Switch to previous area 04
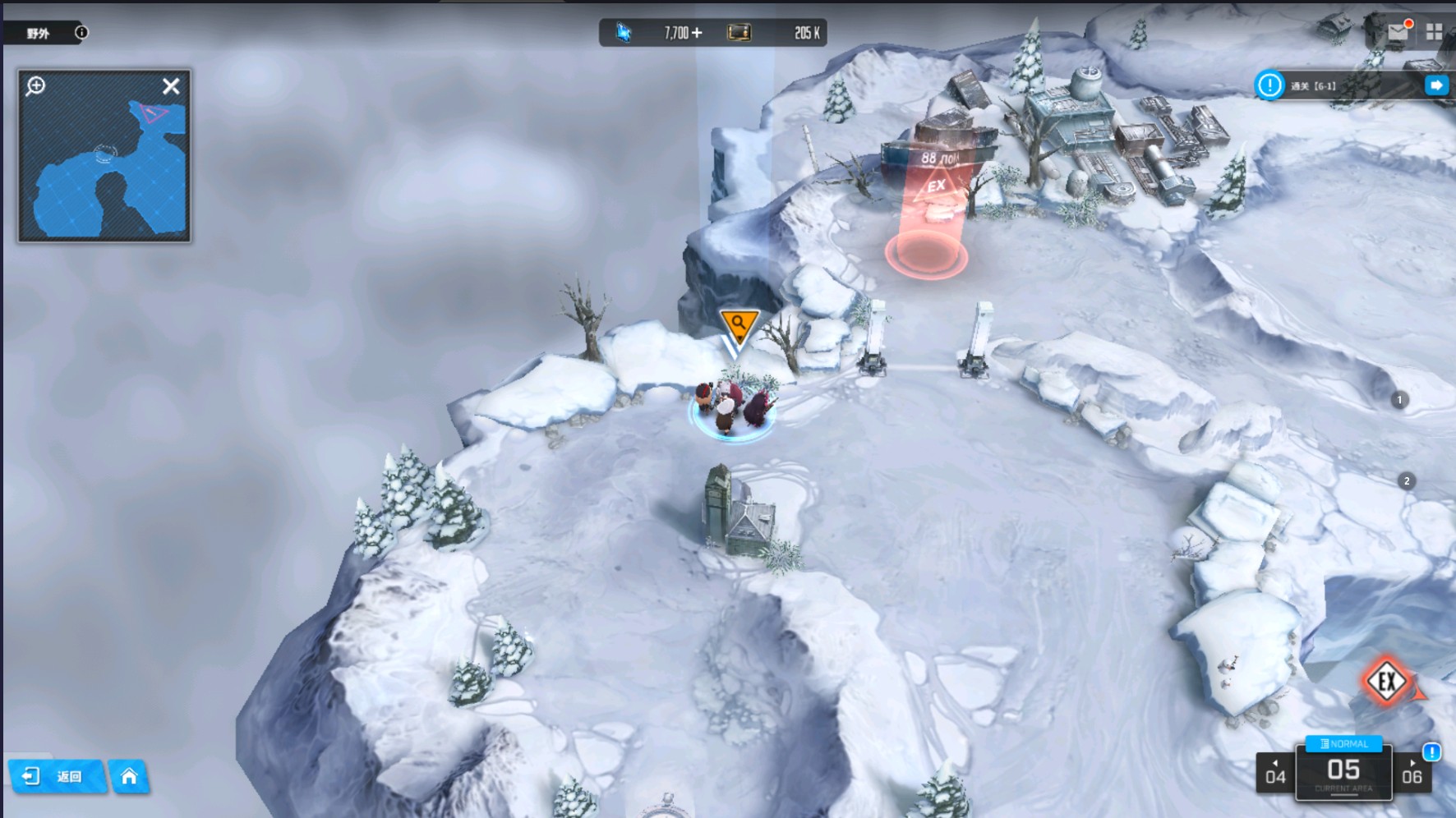Screen dimensions: 1456x818 click(x=1275, y=774)
